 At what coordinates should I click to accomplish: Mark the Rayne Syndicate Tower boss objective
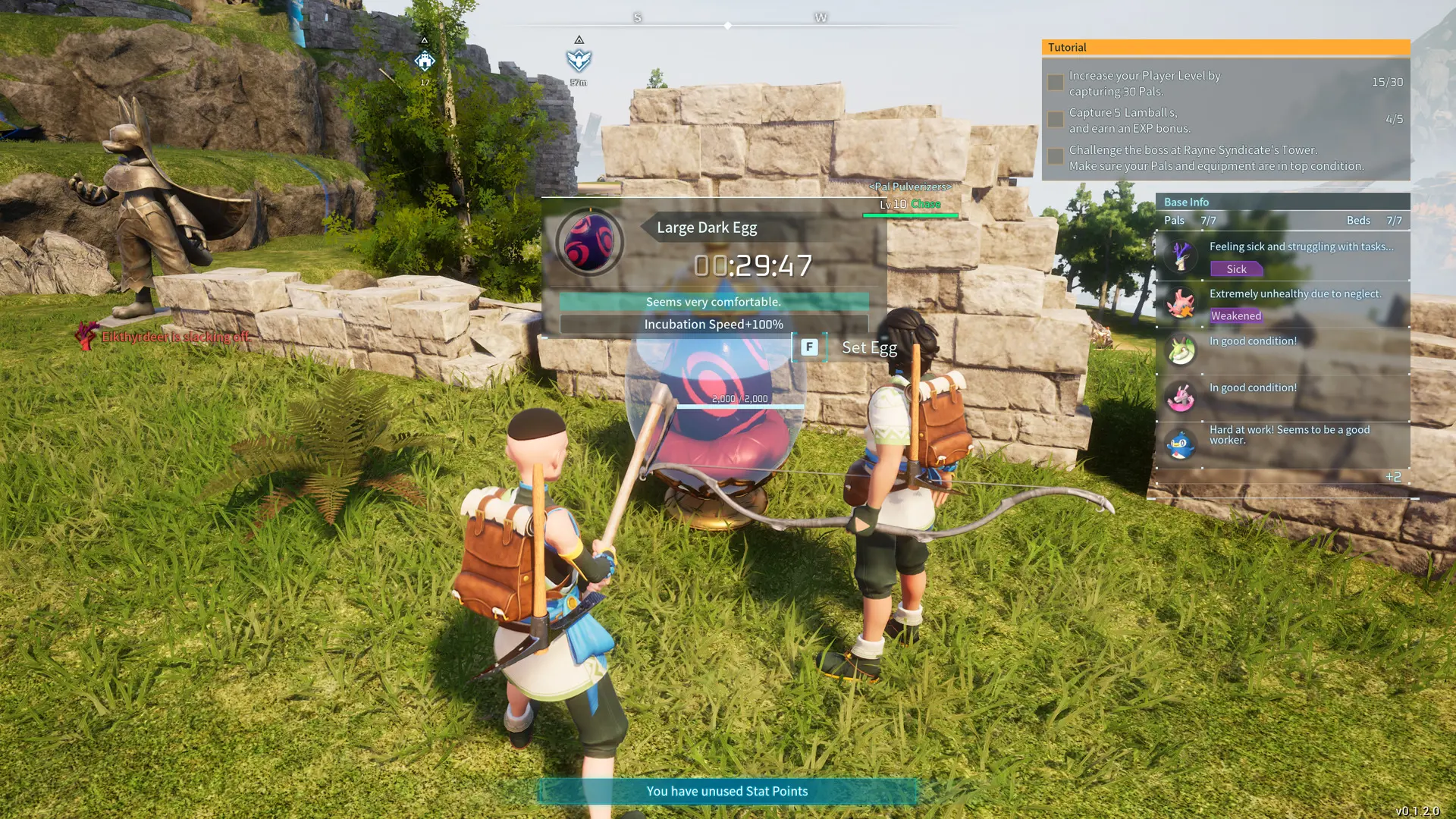click(1055, 157)
